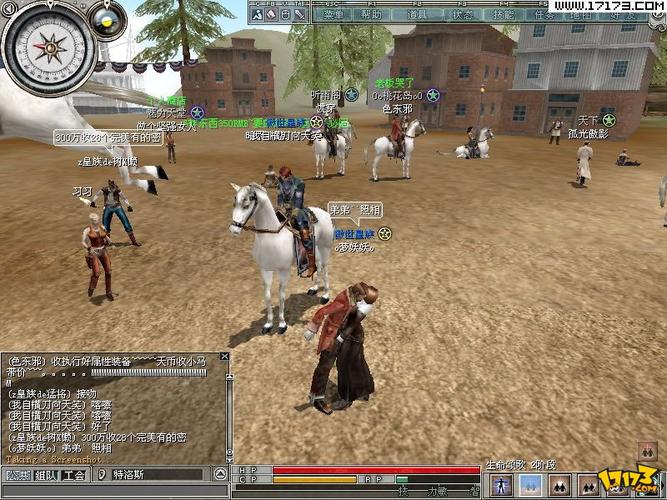Switch to the 组队 party chat tab
This screenshot has width=667, height=500.
pyautogui.click(x=46, y=475)
